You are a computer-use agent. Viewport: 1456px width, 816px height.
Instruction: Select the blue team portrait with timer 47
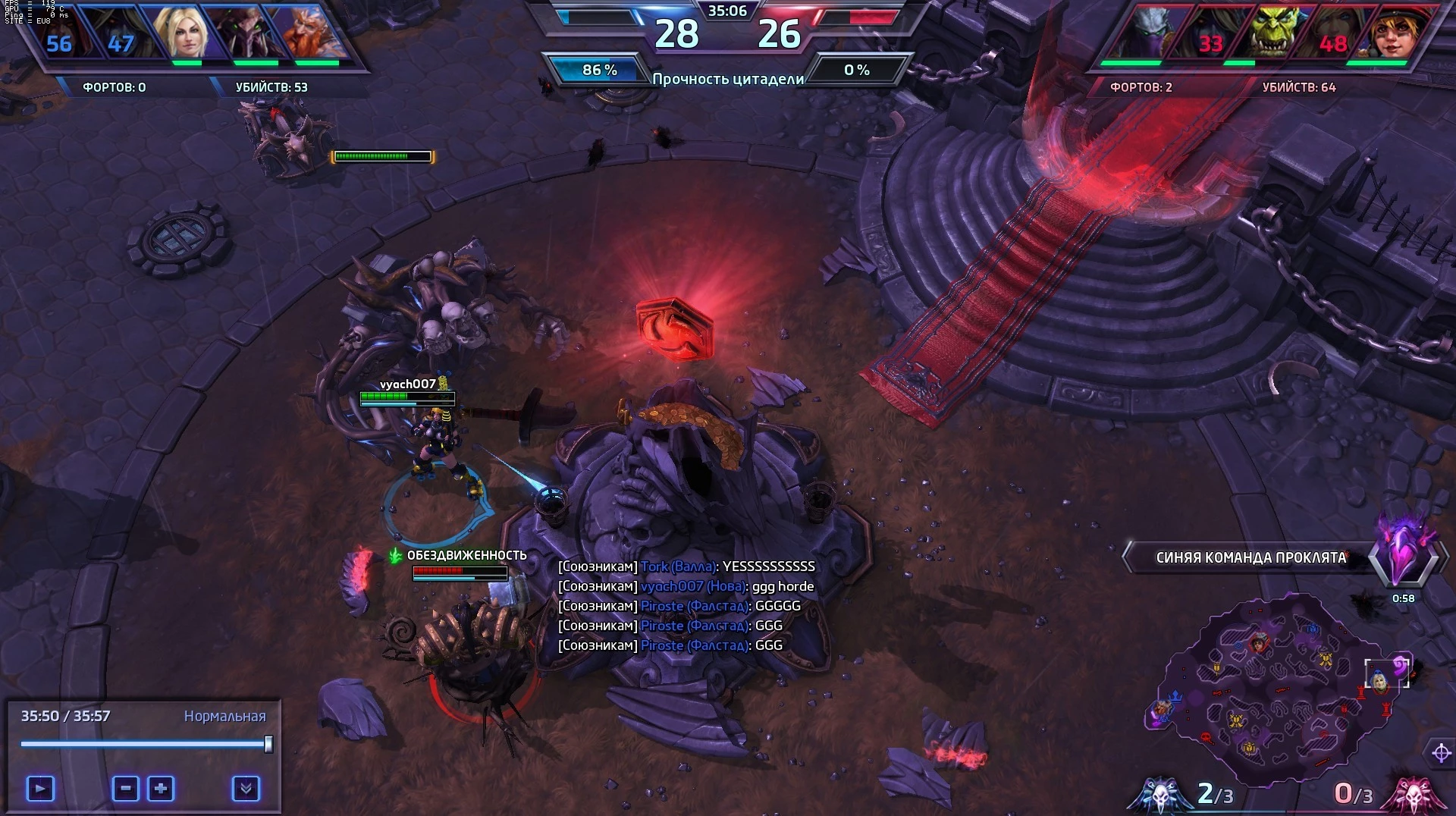point(121,35)
